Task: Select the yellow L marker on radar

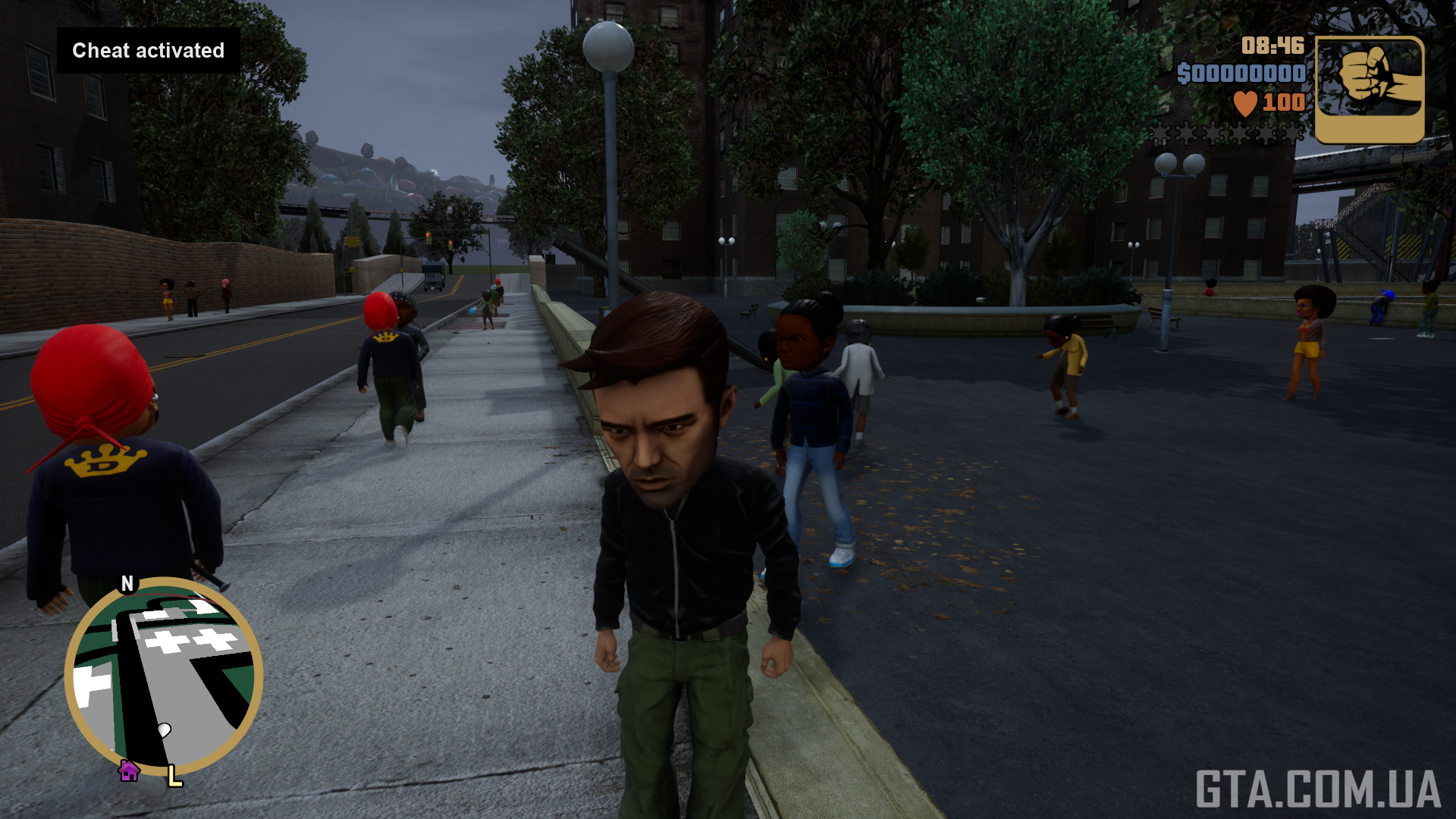Action: (x=174, y=776)
